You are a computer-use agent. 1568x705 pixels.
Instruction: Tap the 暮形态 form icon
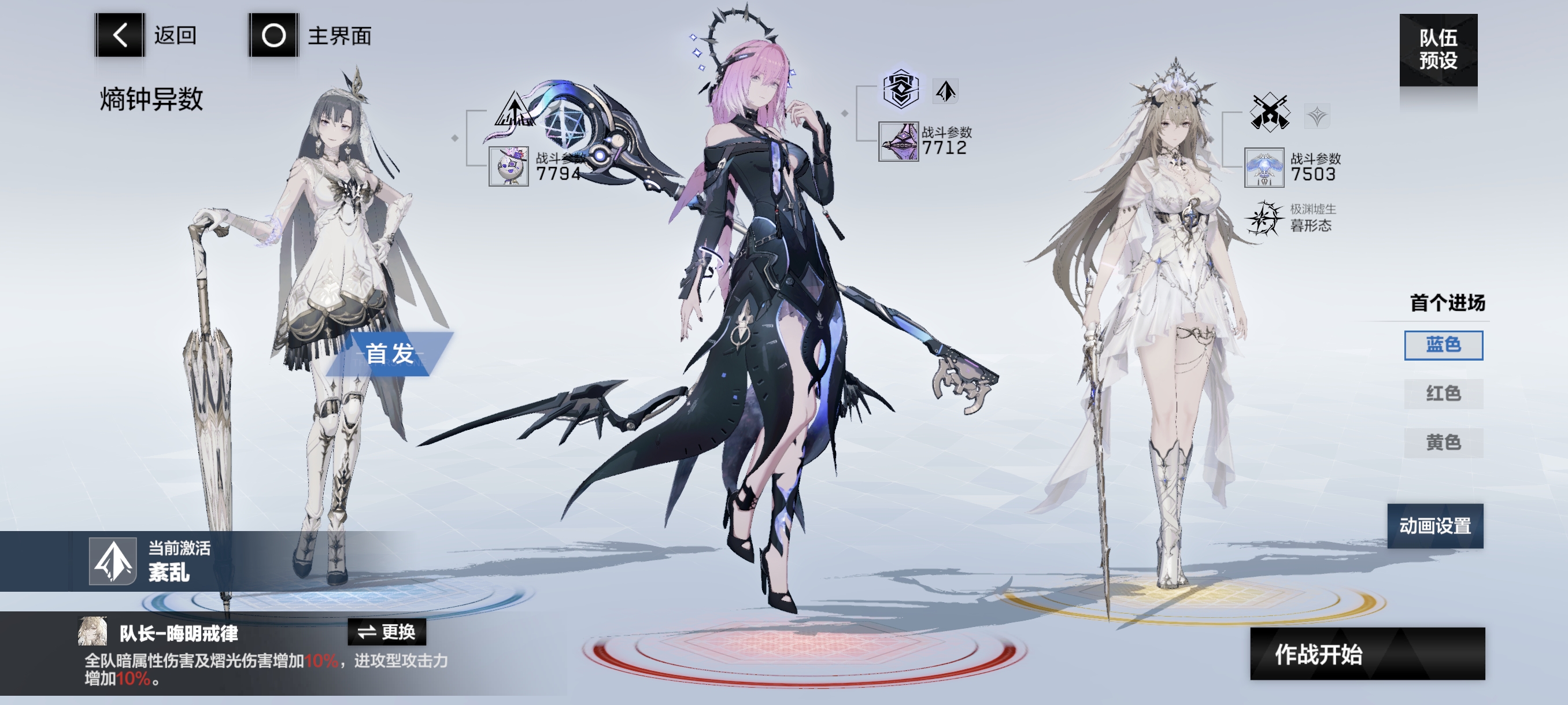coord(1264,218)
